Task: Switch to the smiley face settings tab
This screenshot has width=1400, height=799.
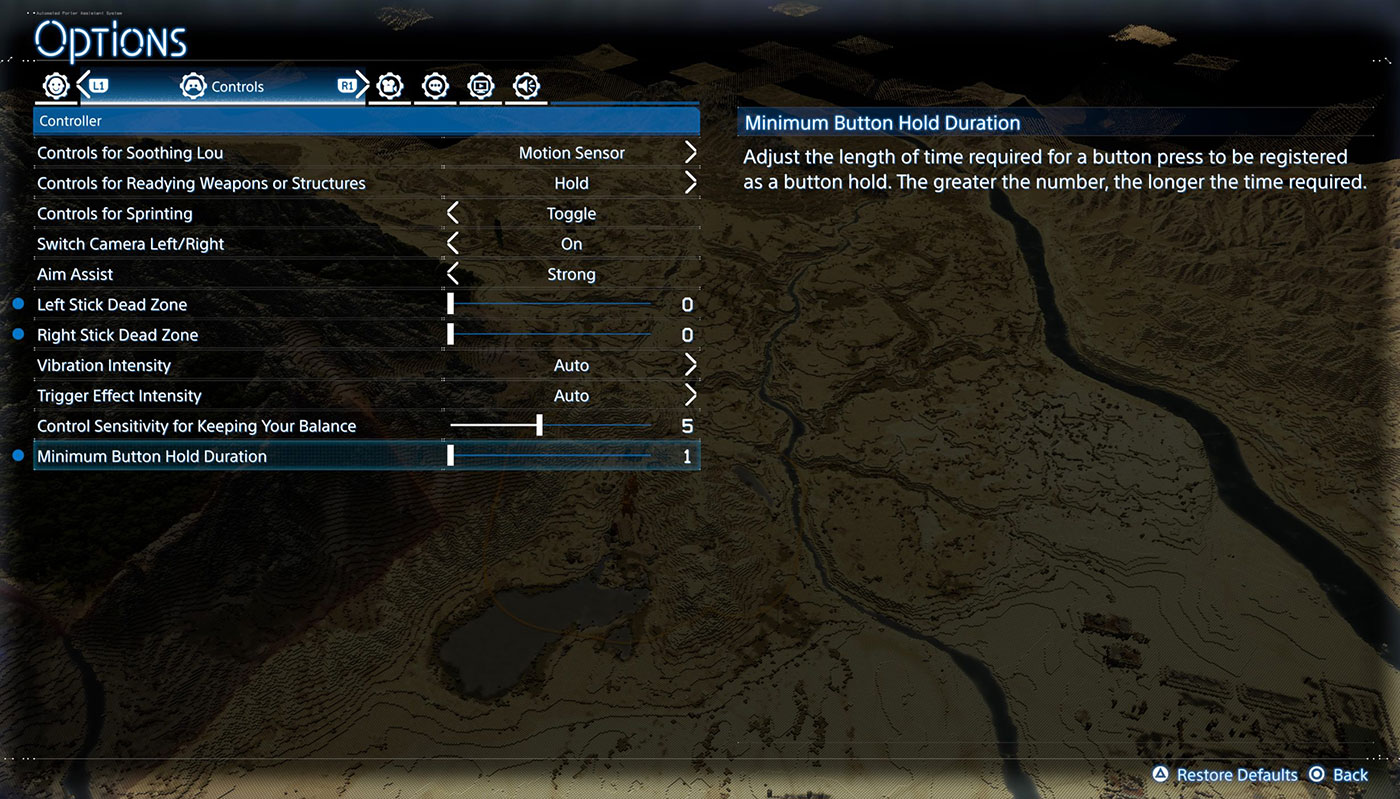Action: point(55,87)
